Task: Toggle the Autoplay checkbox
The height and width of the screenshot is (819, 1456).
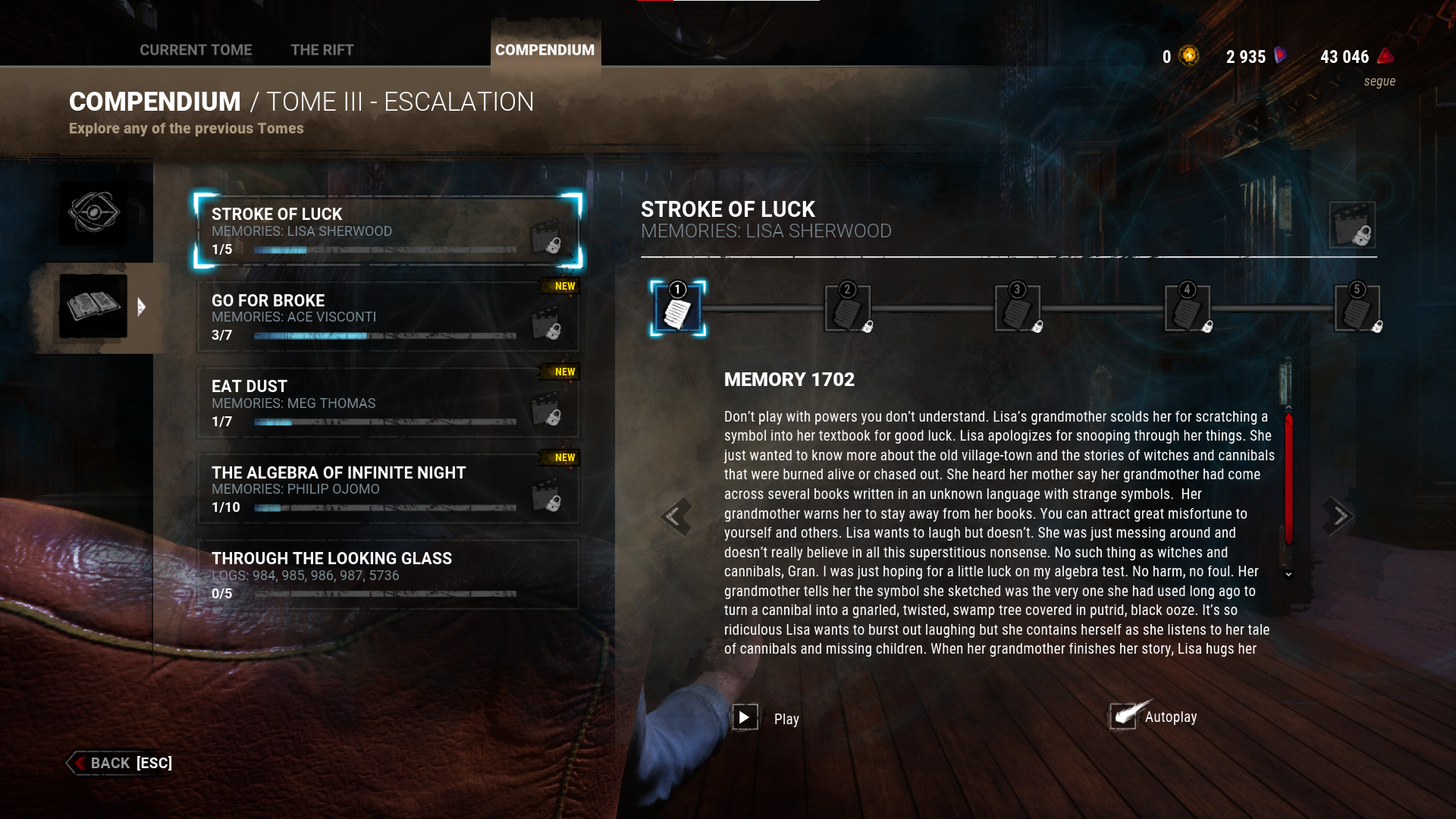Action: point(1123,717)
